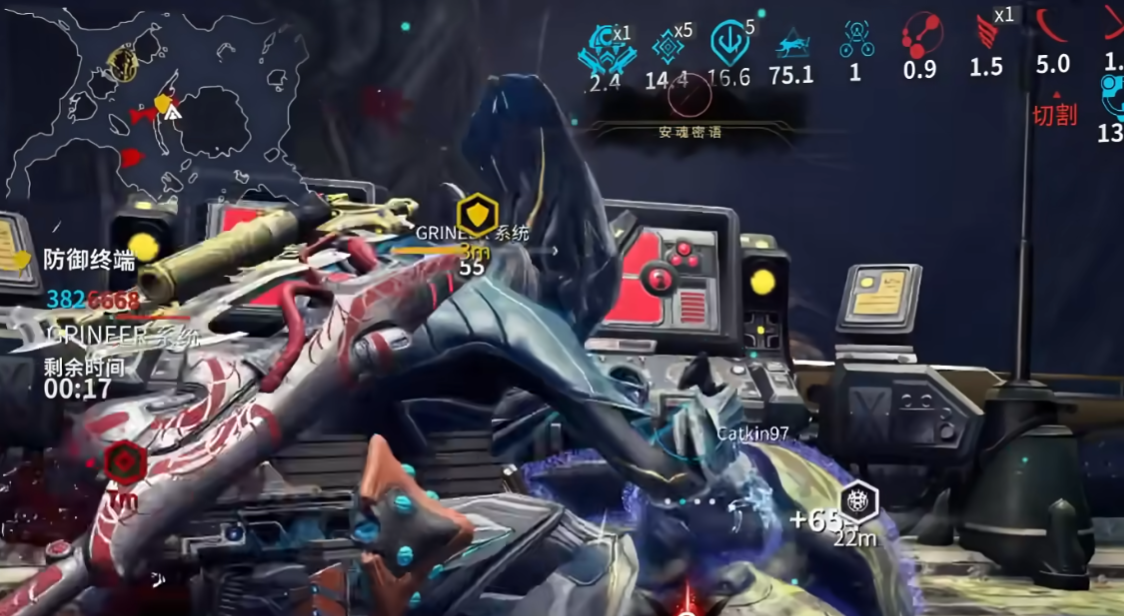Click the running cat buff icon
The image size is (1124, 616).
tap(792, 45)
